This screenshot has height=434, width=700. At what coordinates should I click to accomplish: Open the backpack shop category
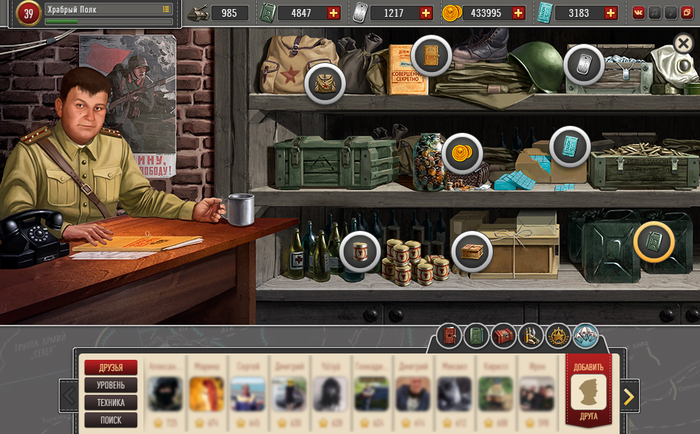pos(325,82)
